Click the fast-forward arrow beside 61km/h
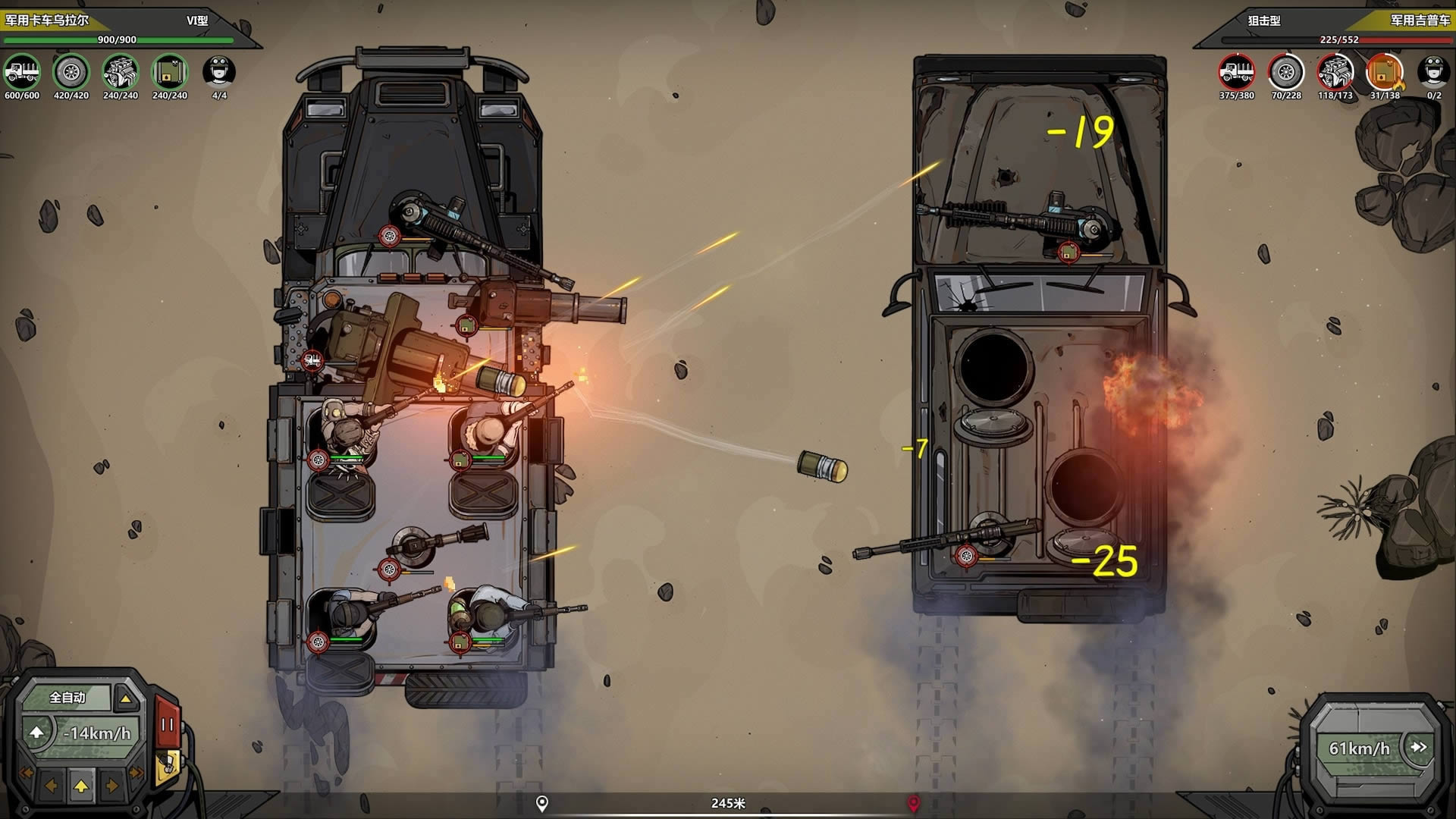Image resolution: width=1456 pixels, height=819 pixels. pyautogui.click(x=1418, y=747)
